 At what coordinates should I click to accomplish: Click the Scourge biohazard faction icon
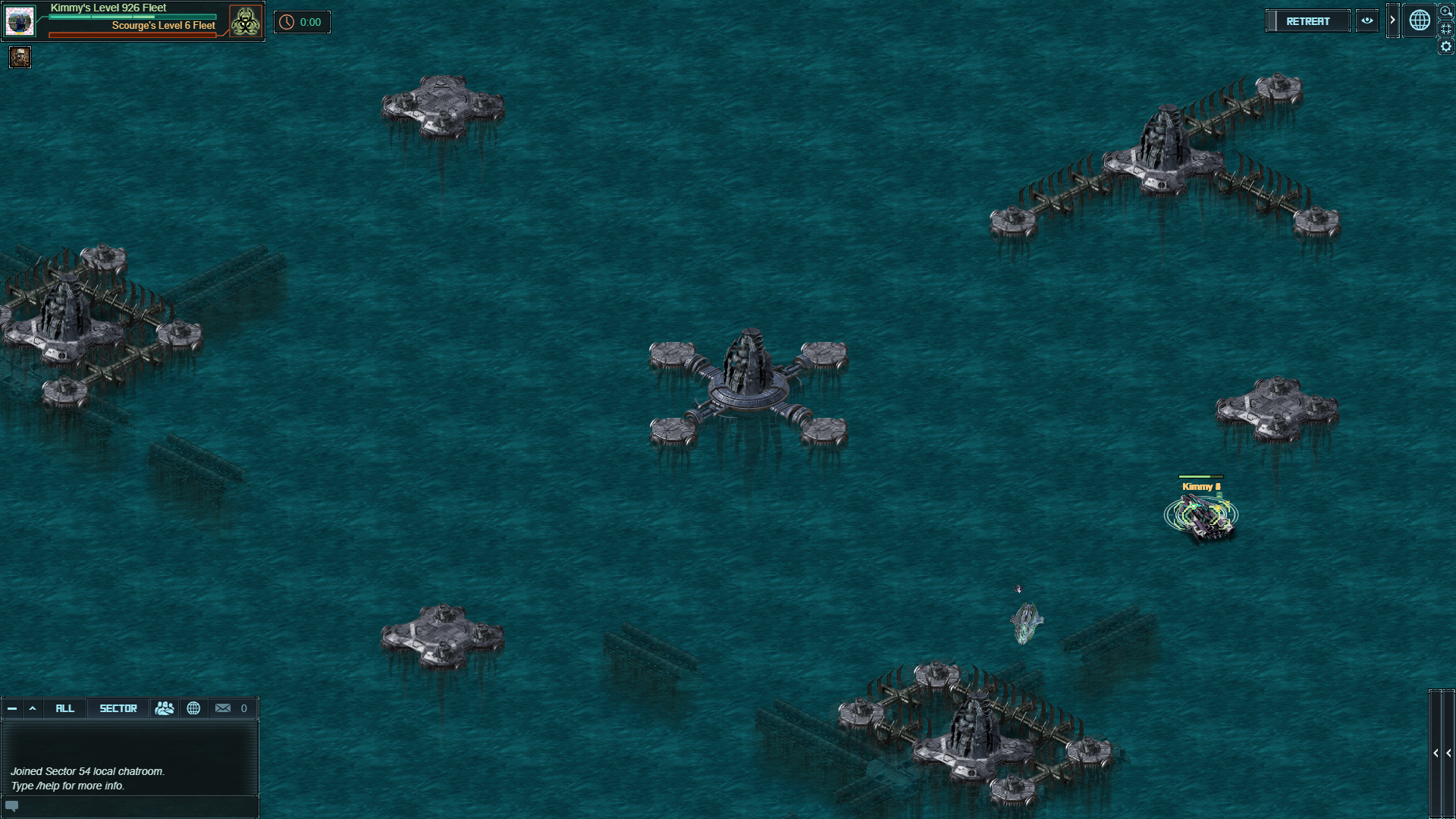click(x=245, y=21)
